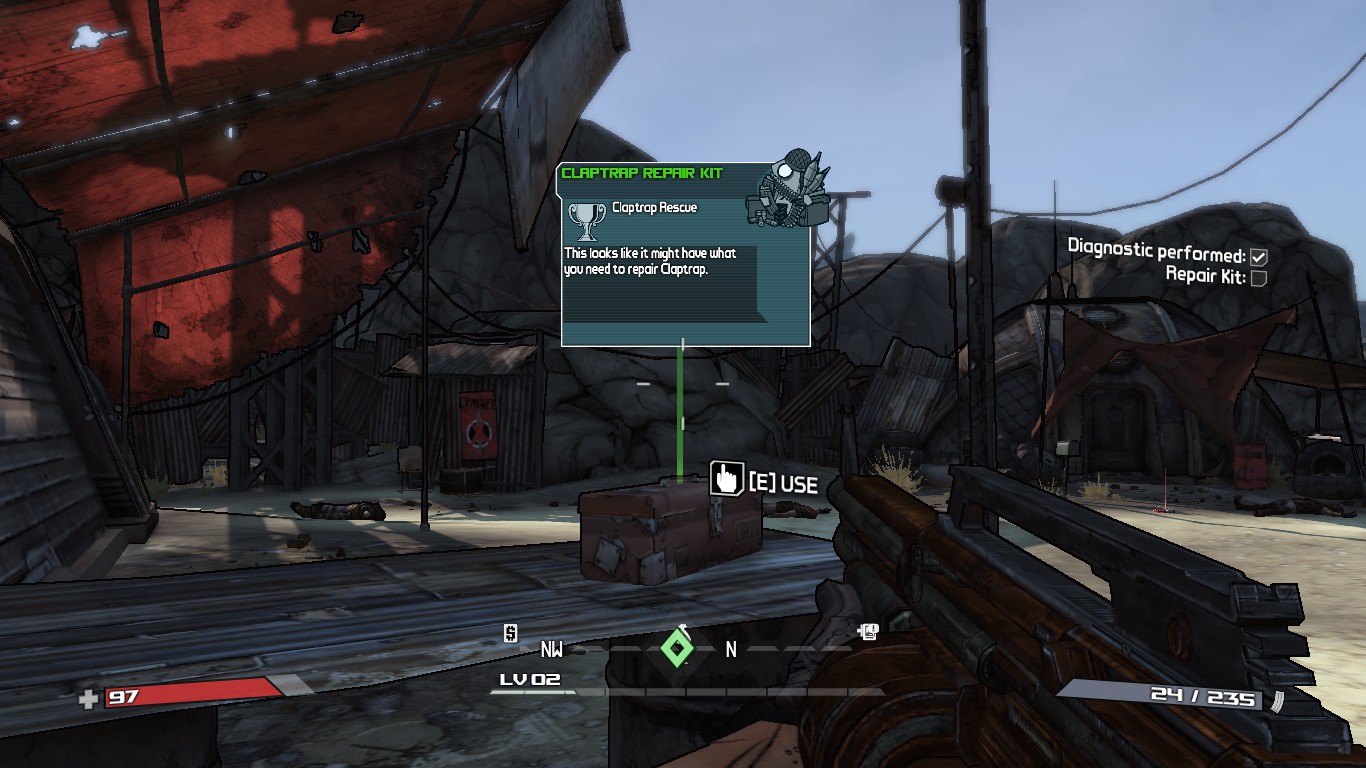This screenshot has width=1366, height=768.
Task: Click the checked Diagnostic performed checkbox
Action: [x=1259, y=257]
